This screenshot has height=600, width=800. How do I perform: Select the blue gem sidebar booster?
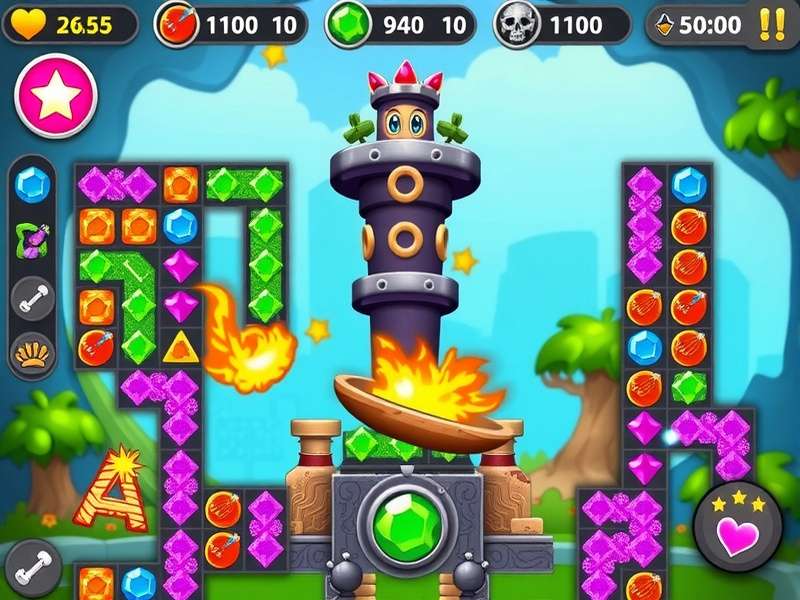pos(33,185)
